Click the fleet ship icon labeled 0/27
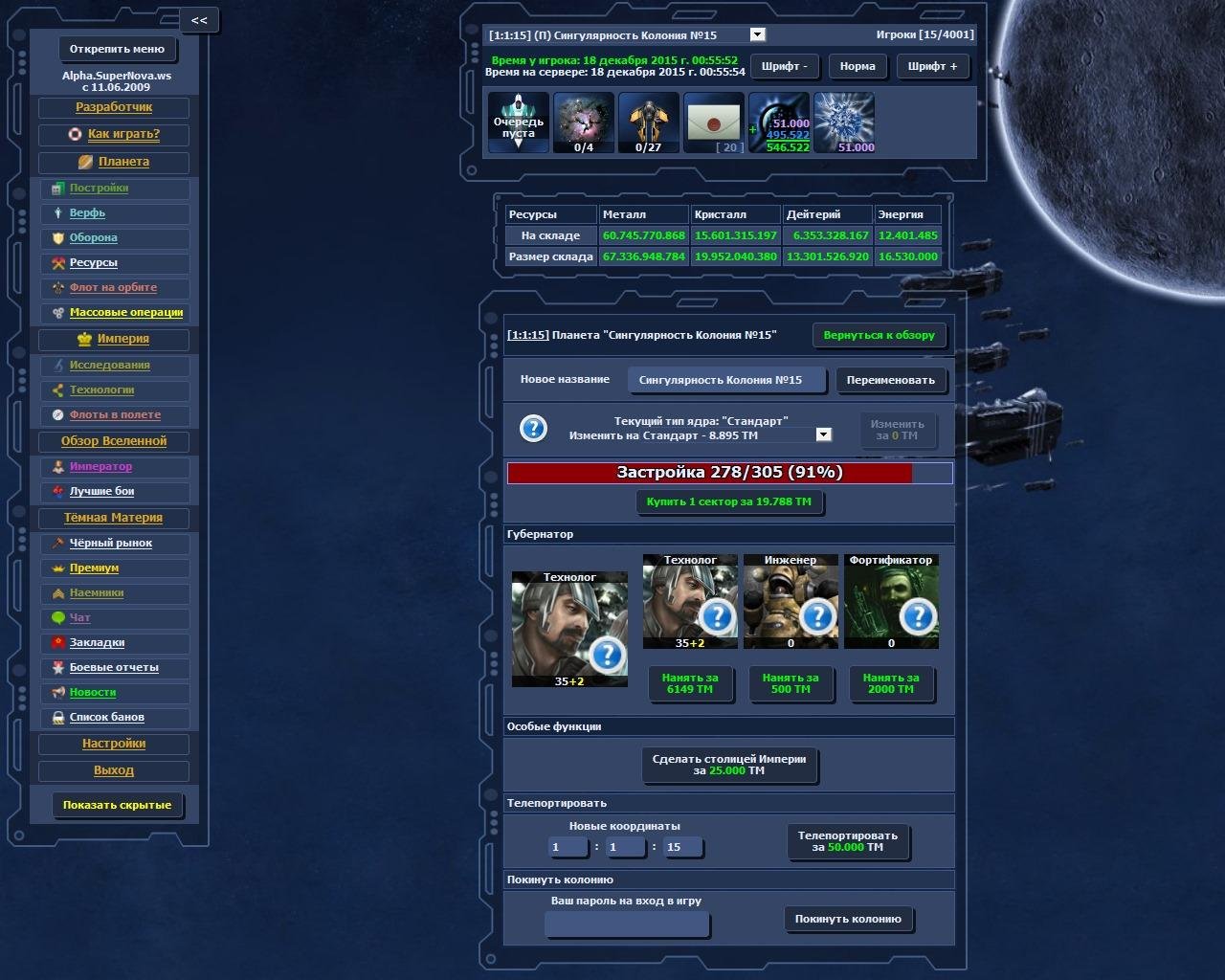Viewport: 1225px width, 980px height. pos(648,120)
